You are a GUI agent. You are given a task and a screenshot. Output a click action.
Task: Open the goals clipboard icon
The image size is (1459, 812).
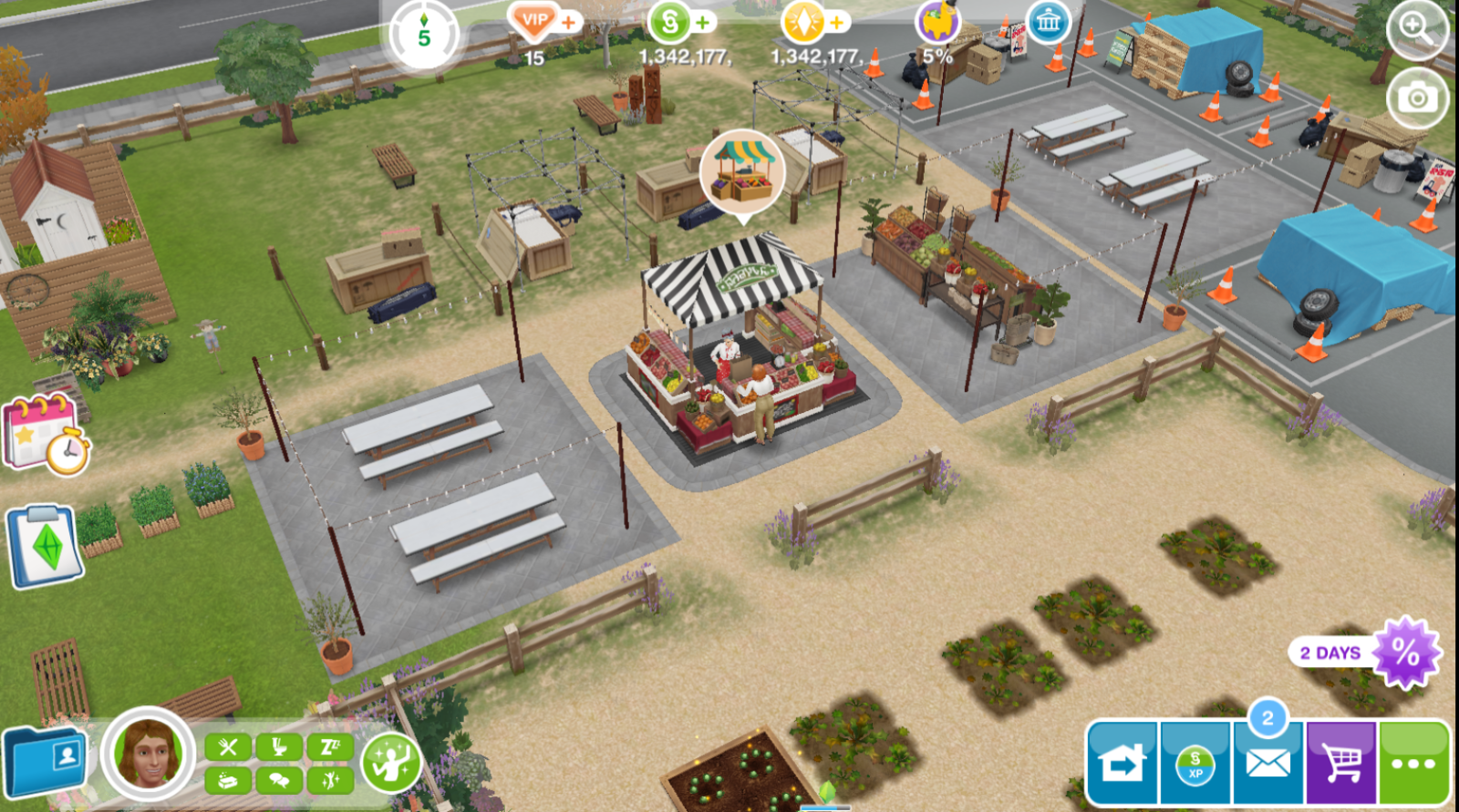pyautogui.click(x=45, y=545)
